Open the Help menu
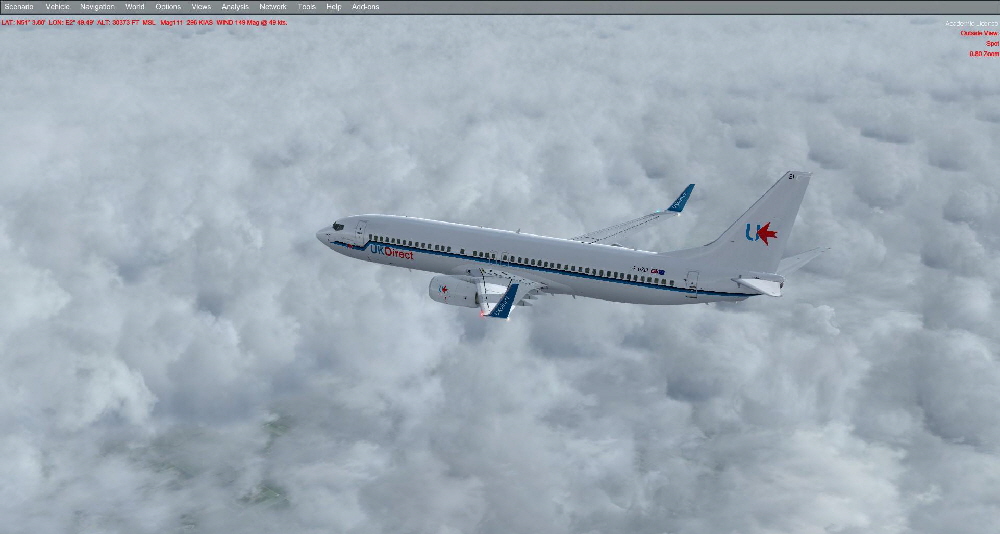The image size is (1000, 534). point(334,7)
